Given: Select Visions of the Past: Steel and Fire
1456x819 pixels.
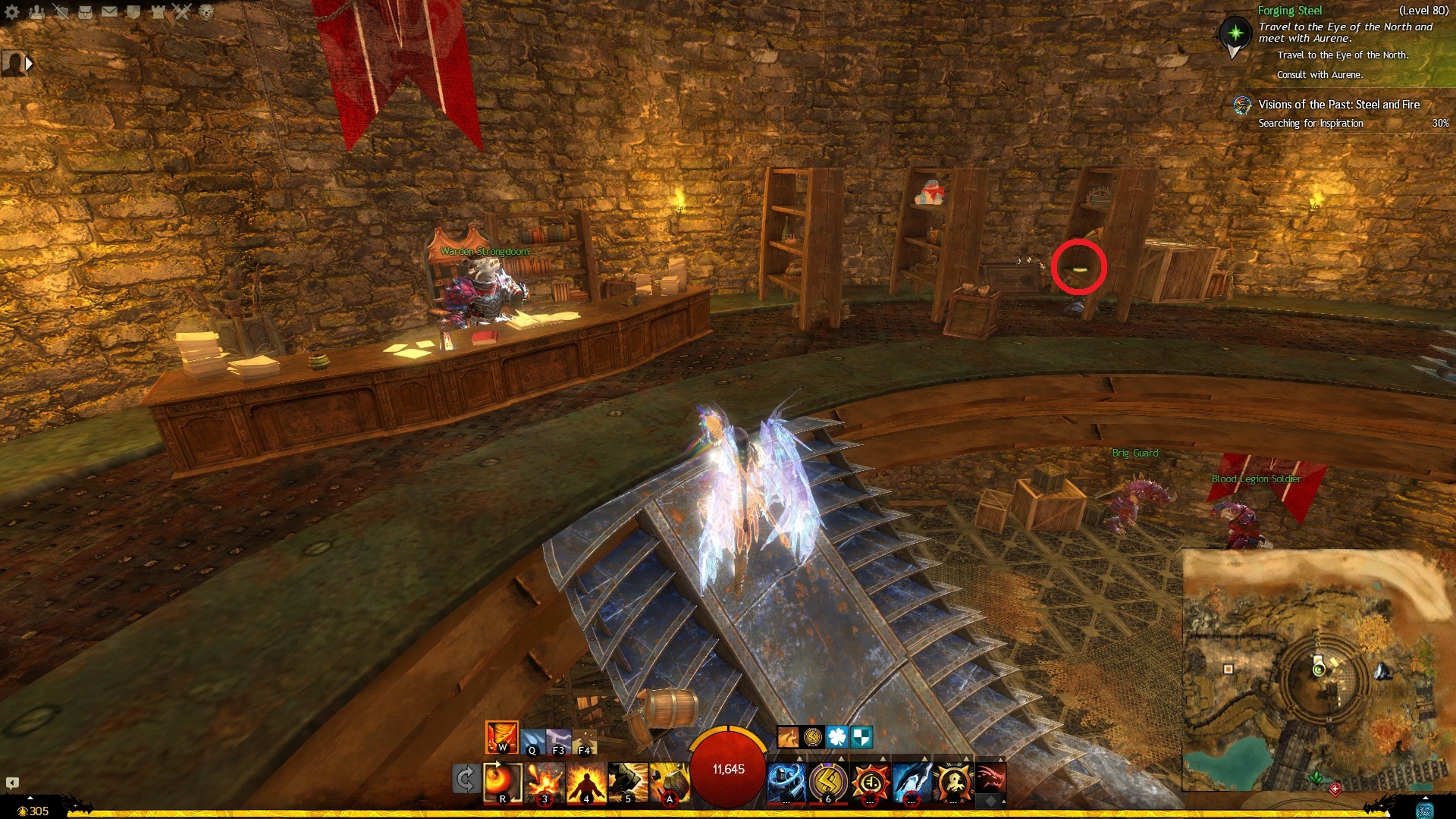Looking at the screenshot, I should pyautogui.click(x=1338, y=105).
